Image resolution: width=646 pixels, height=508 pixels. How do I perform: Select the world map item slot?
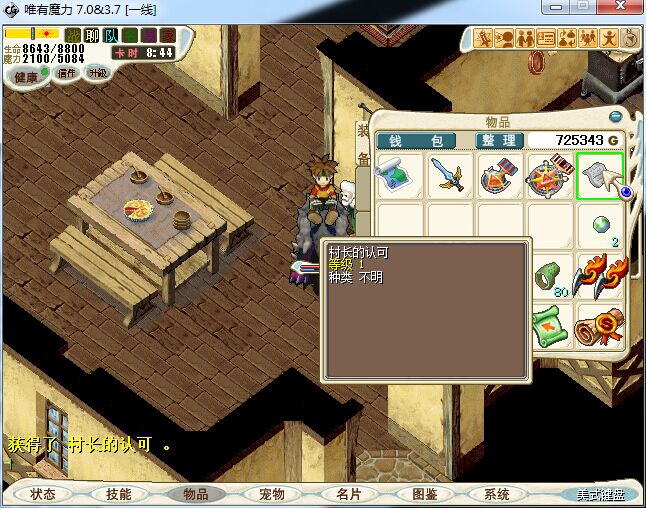[x=400, y=176]
